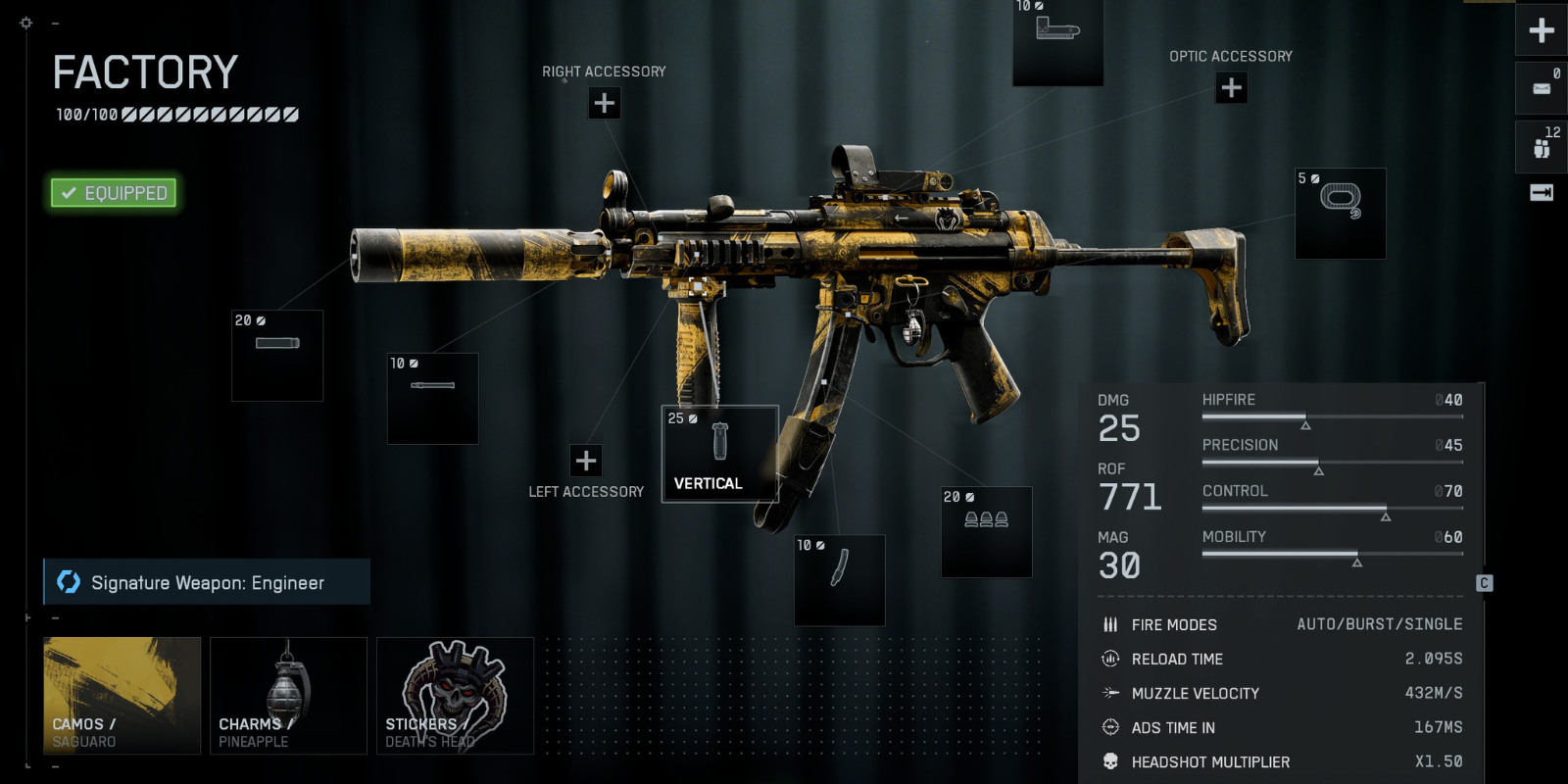The image size is (1568, 784).
Task: Add an Optic Accessory with the plus button
Action: tap(1229, 88)
